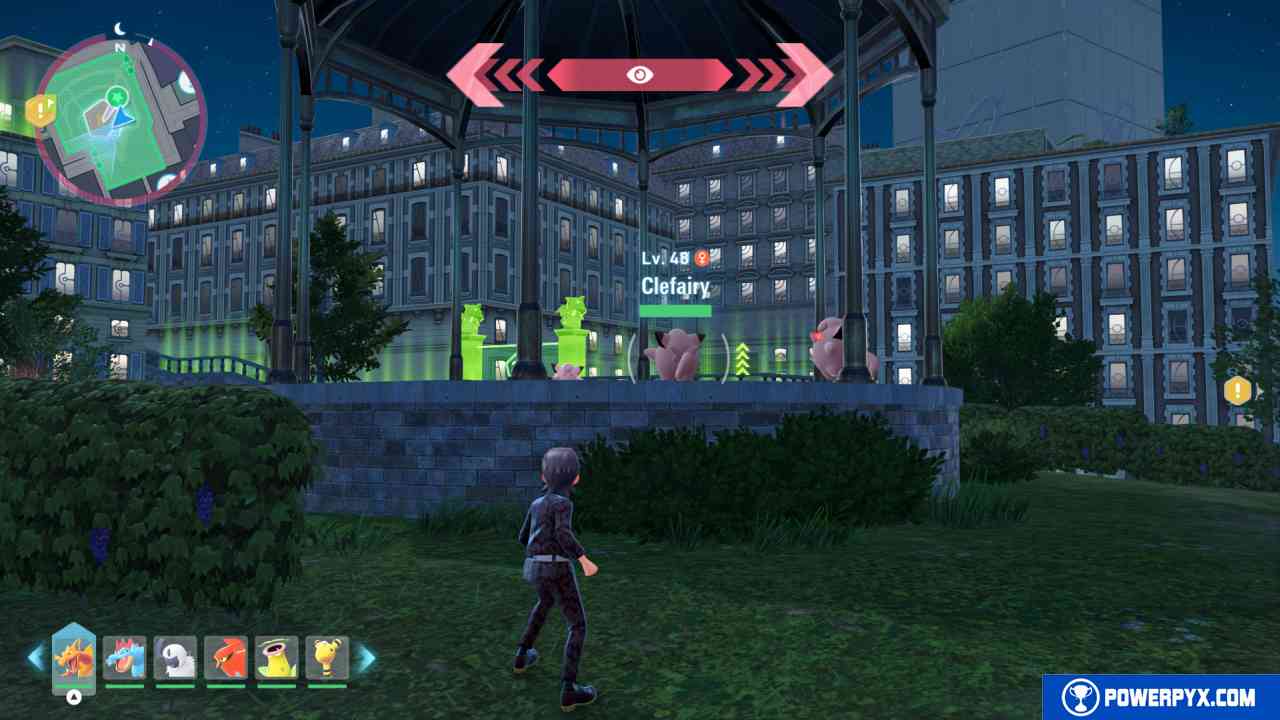Click the yellow exclamation marker on the minimap rim
1280x720 pixels.
coord(40,111)
